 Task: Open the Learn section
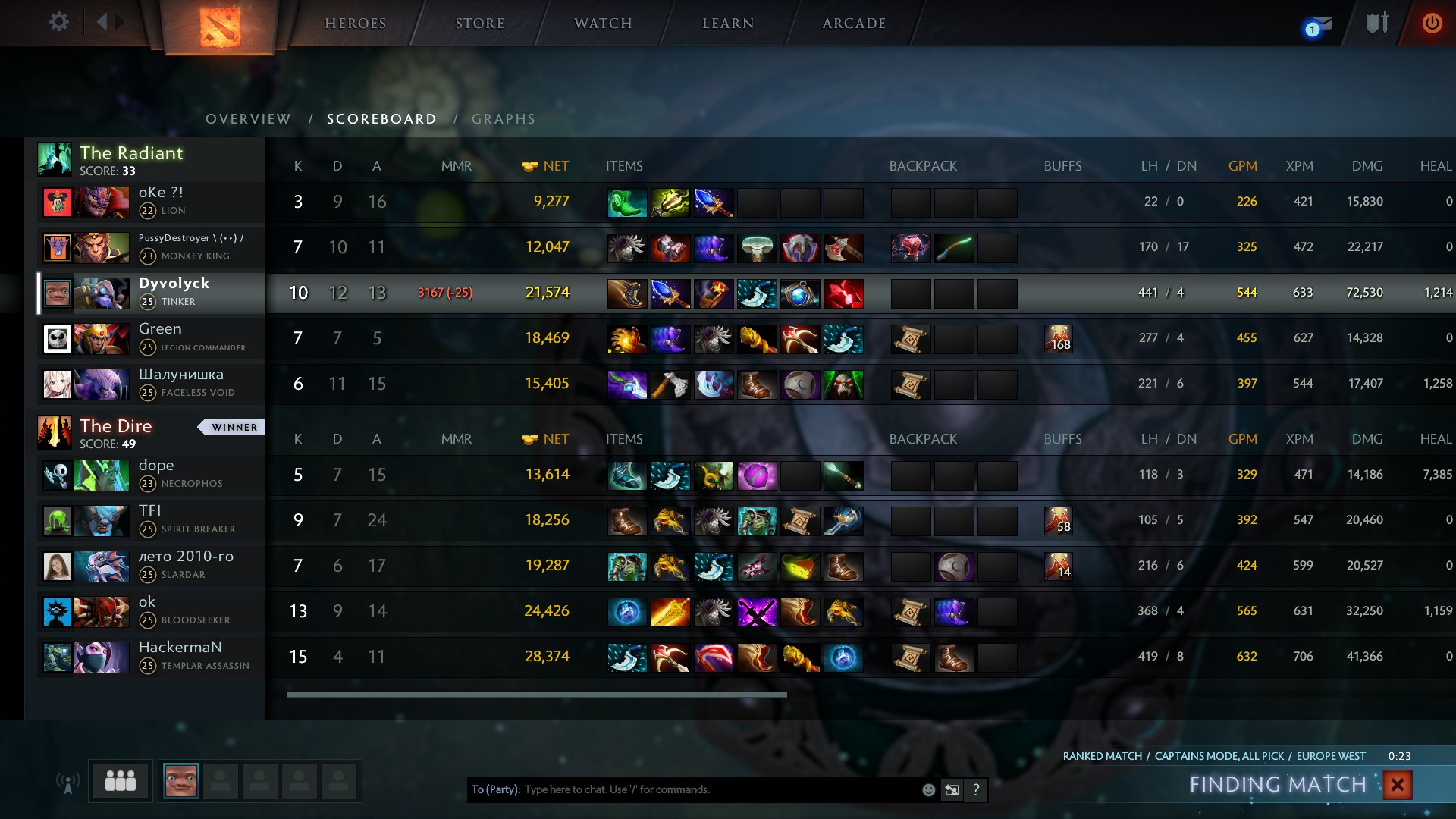tap(728, 24)
